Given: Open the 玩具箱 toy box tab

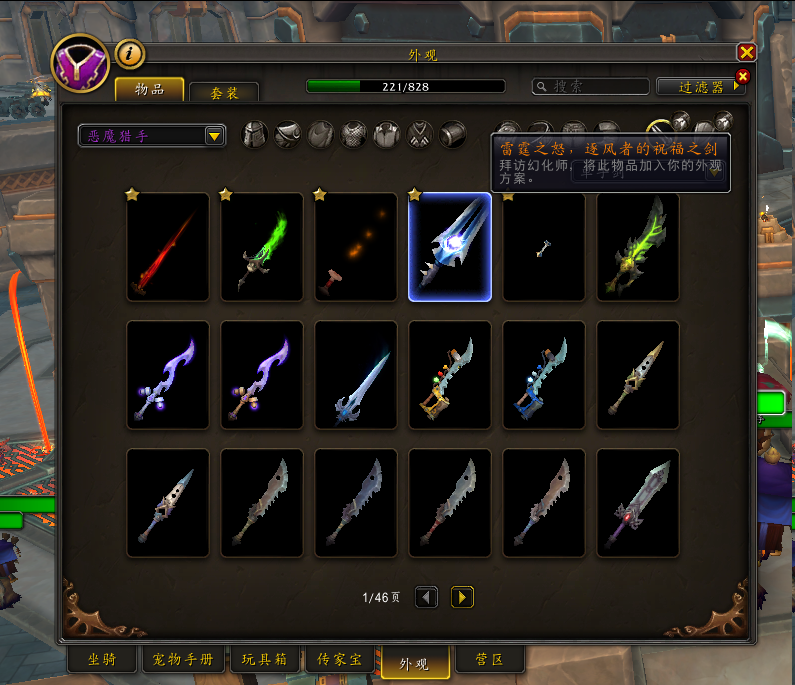Looking at the screenshot, I should click(264, 661).
